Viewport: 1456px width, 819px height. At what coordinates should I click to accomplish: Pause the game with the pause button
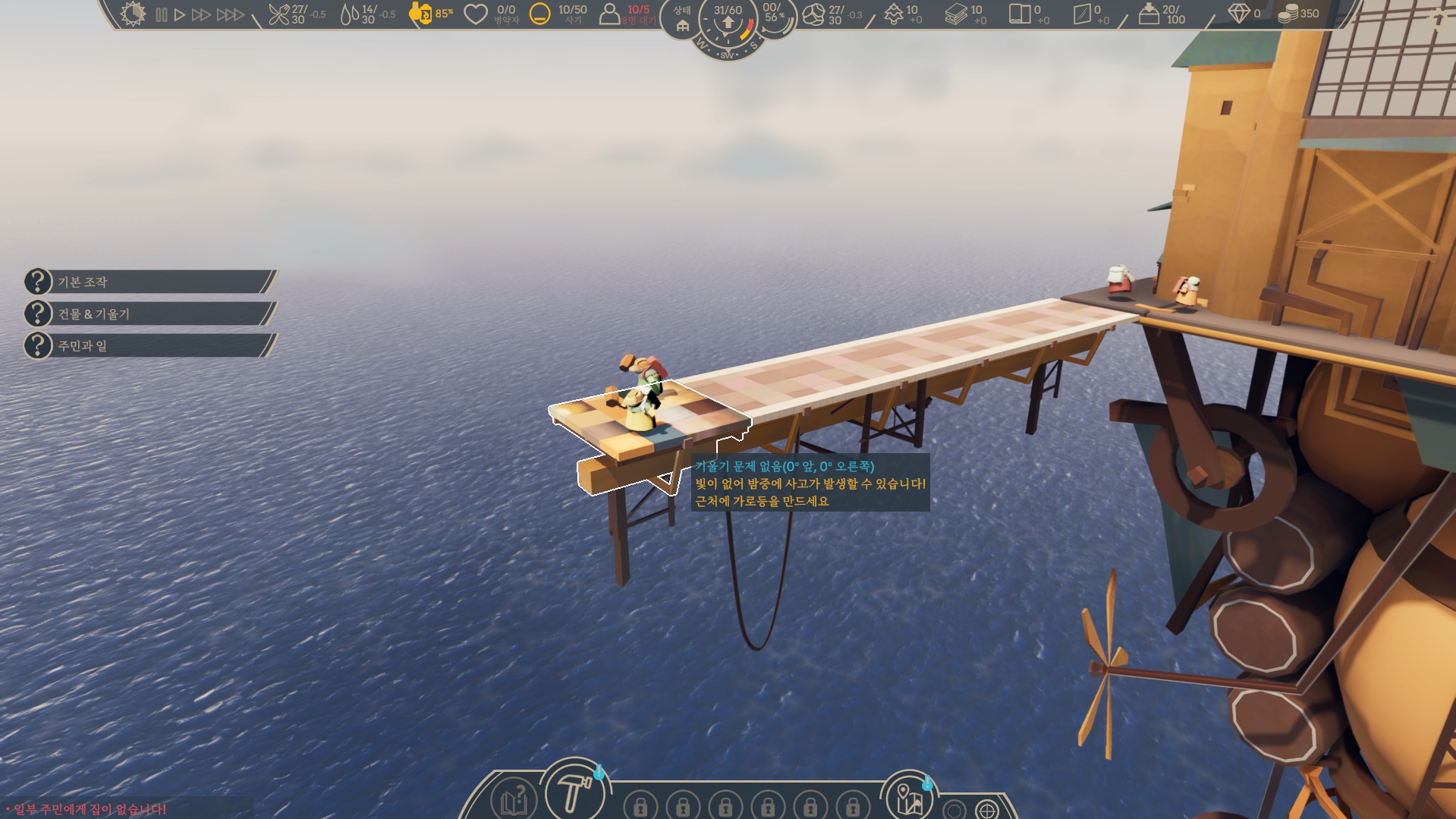161,14
